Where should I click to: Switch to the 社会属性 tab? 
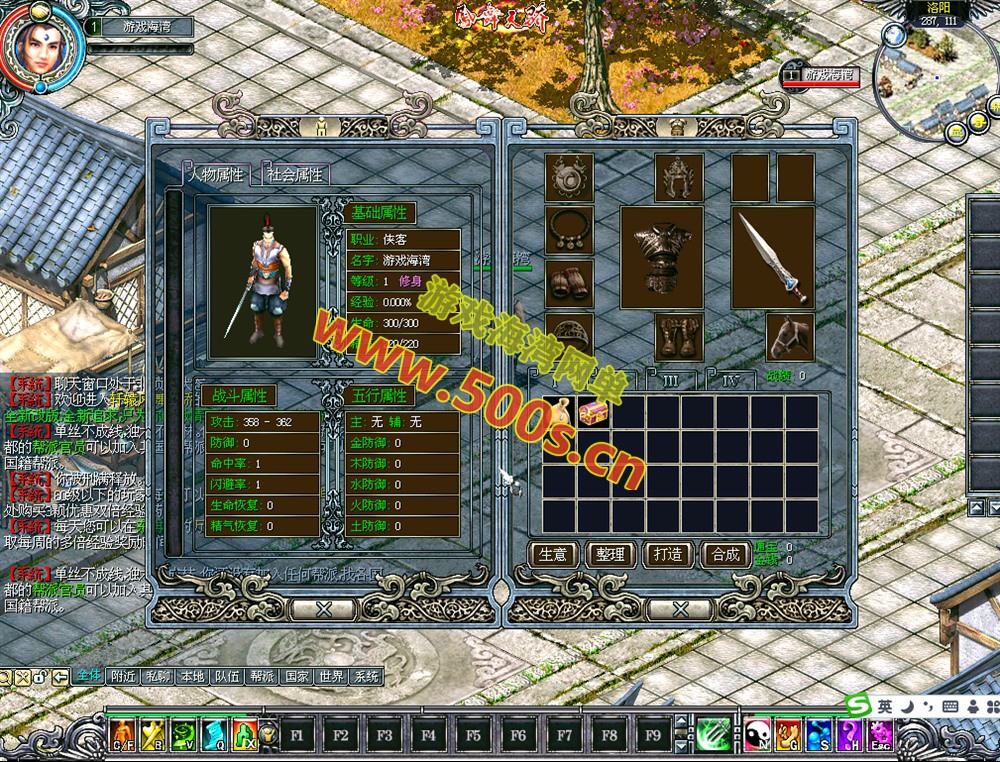pyautogui.click(x=295, y=175)
